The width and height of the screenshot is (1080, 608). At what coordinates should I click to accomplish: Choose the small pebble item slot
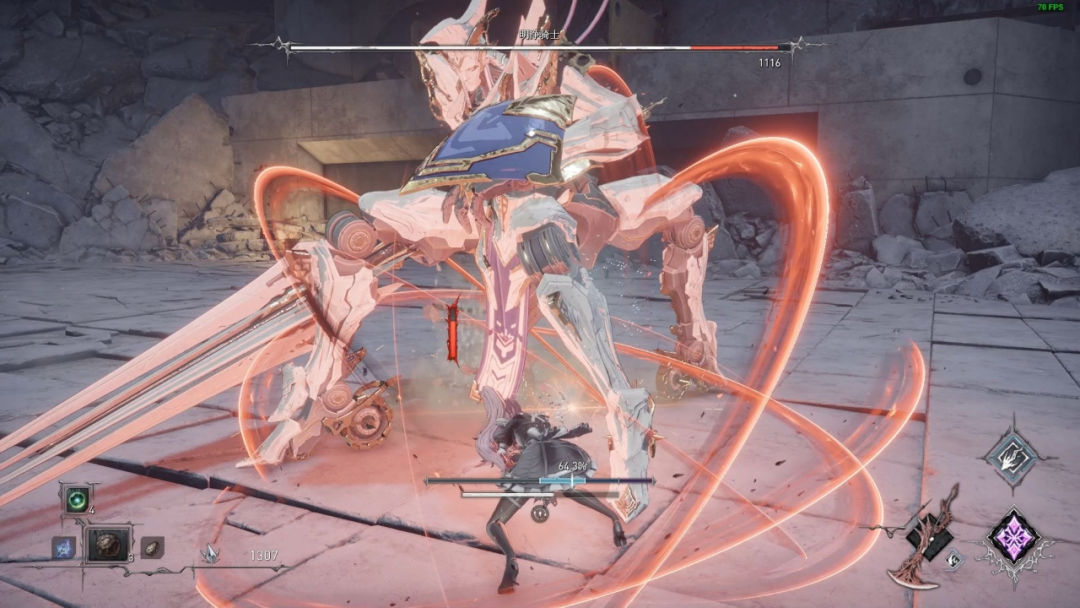click(151, 546)
